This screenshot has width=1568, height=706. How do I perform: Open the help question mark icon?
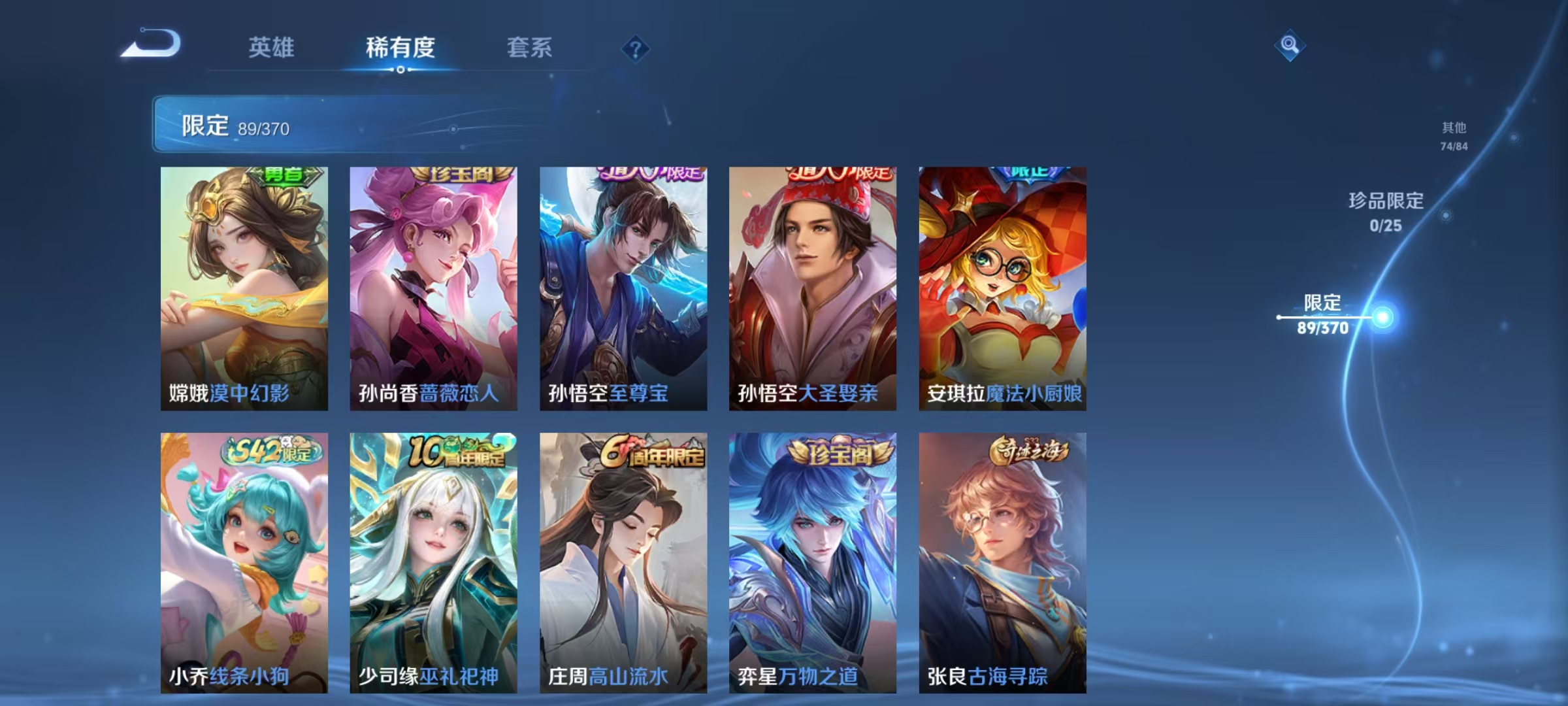coord(637,48)
